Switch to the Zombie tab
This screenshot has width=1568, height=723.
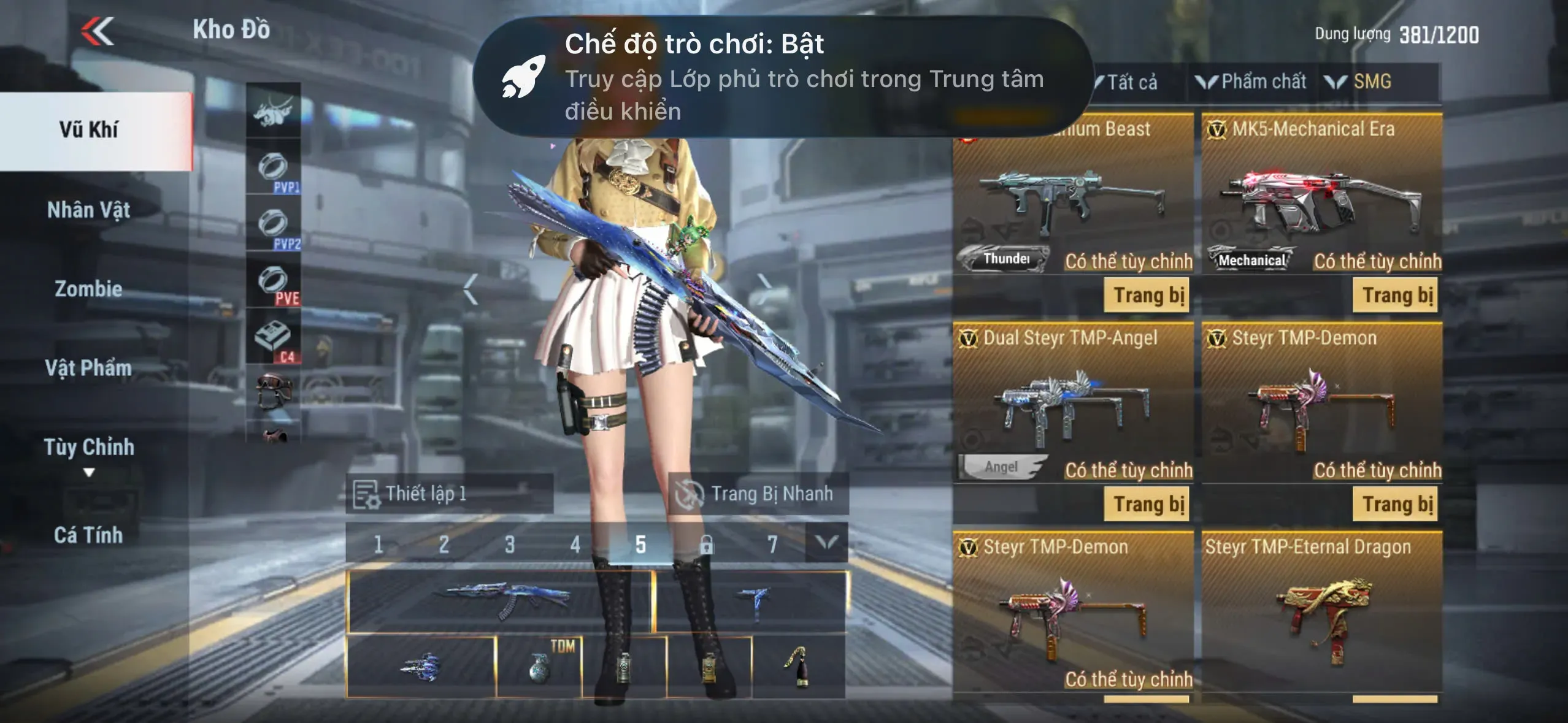89,289
